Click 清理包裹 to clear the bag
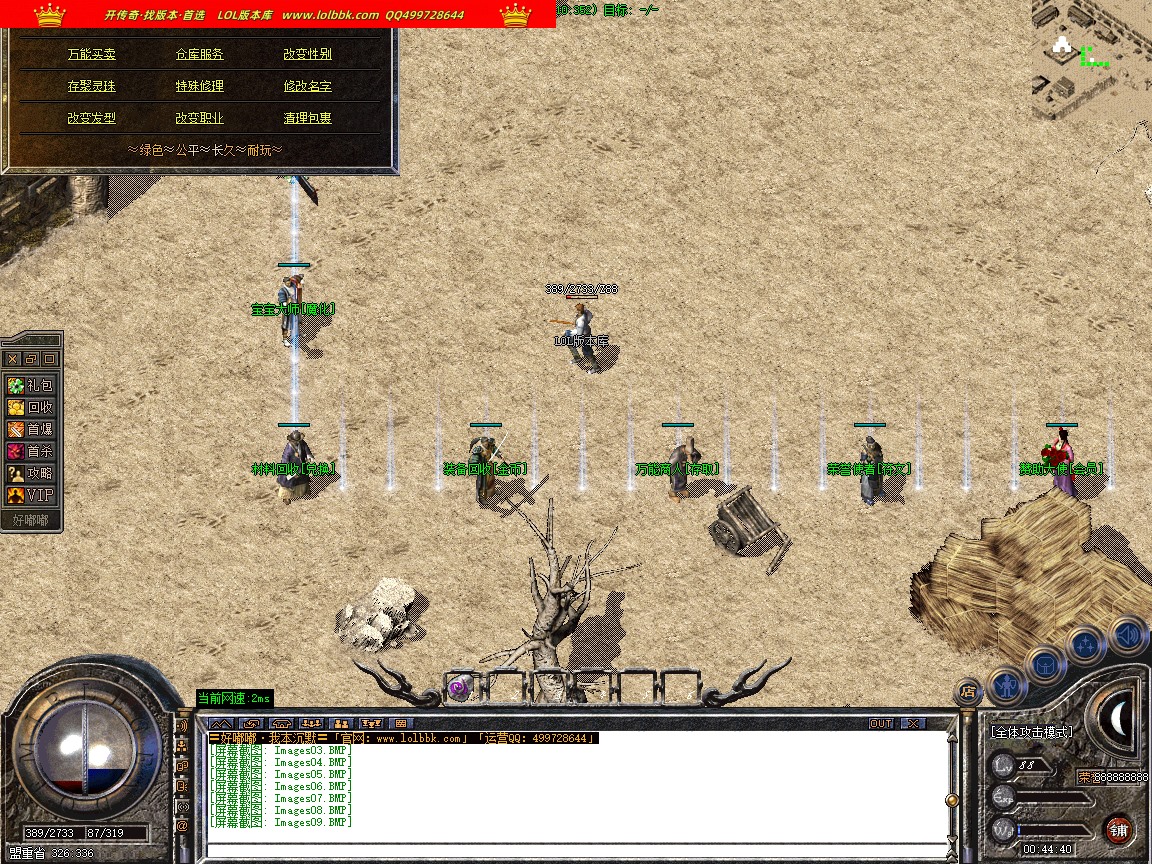 pyautogui.click(x=307, y=118)
